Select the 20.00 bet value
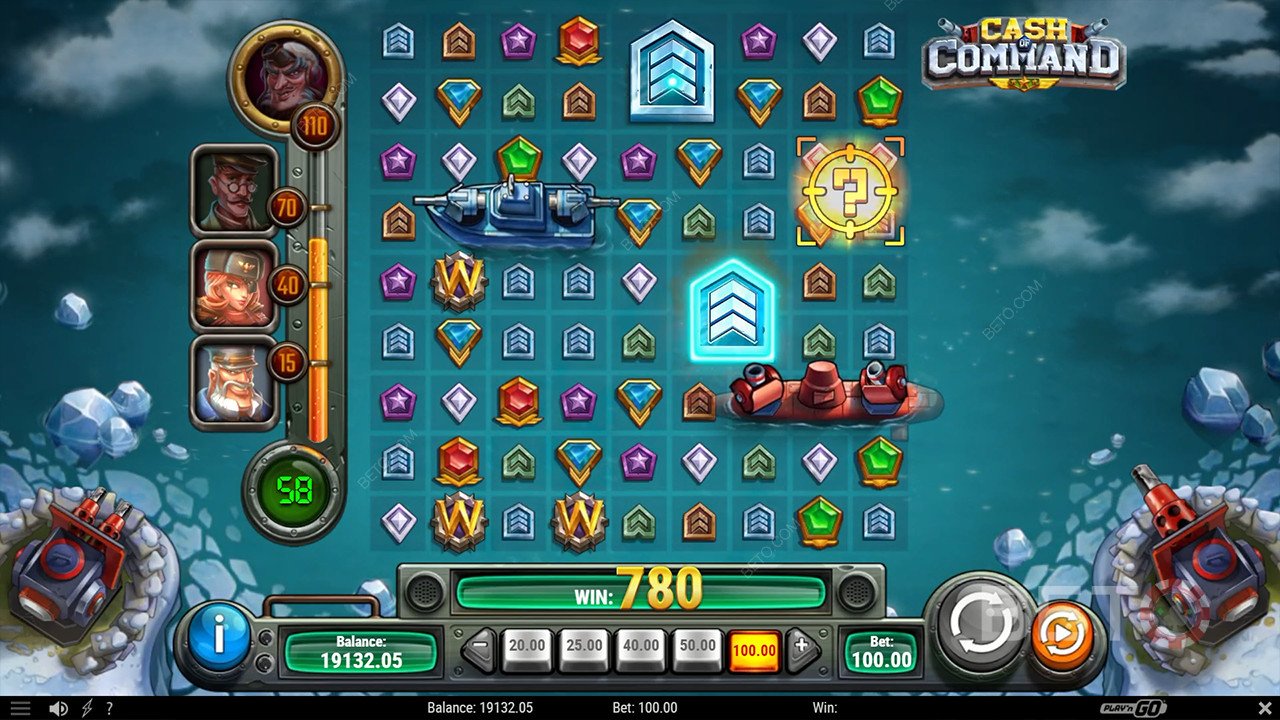The image size is (1280, 720). pos(526,649)
